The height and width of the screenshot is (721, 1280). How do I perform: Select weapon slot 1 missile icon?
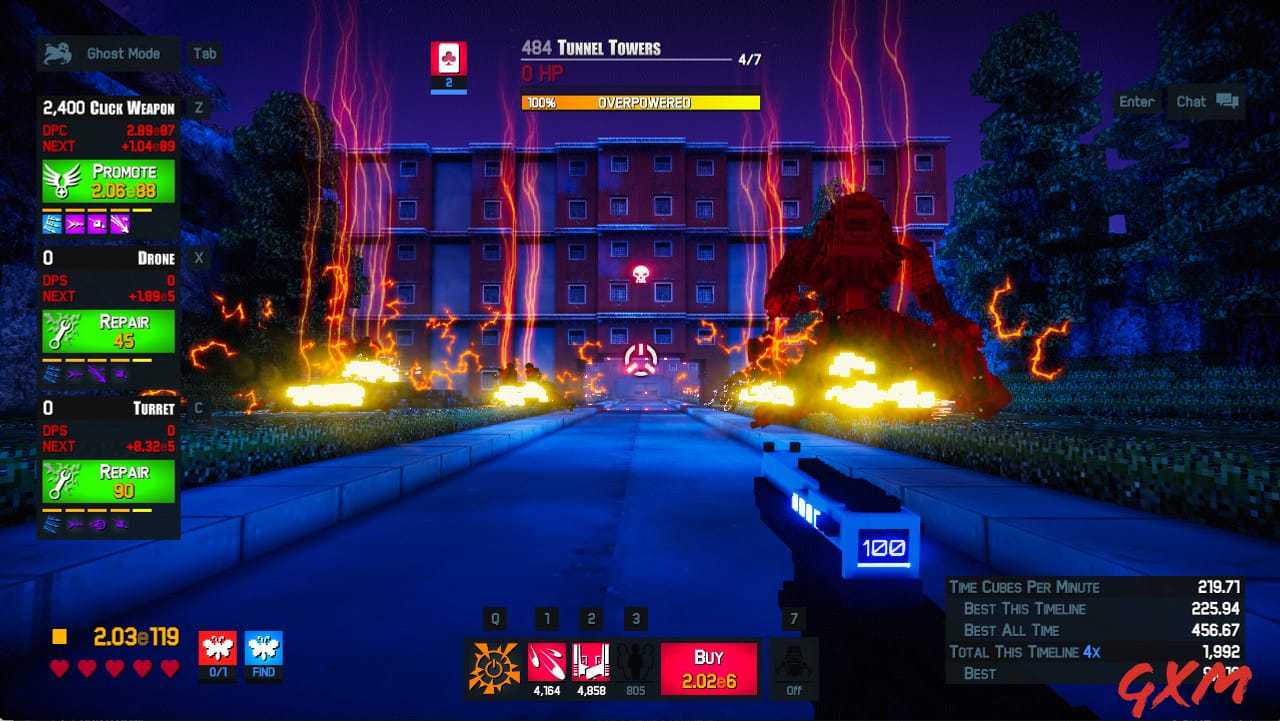coord(549,660)
